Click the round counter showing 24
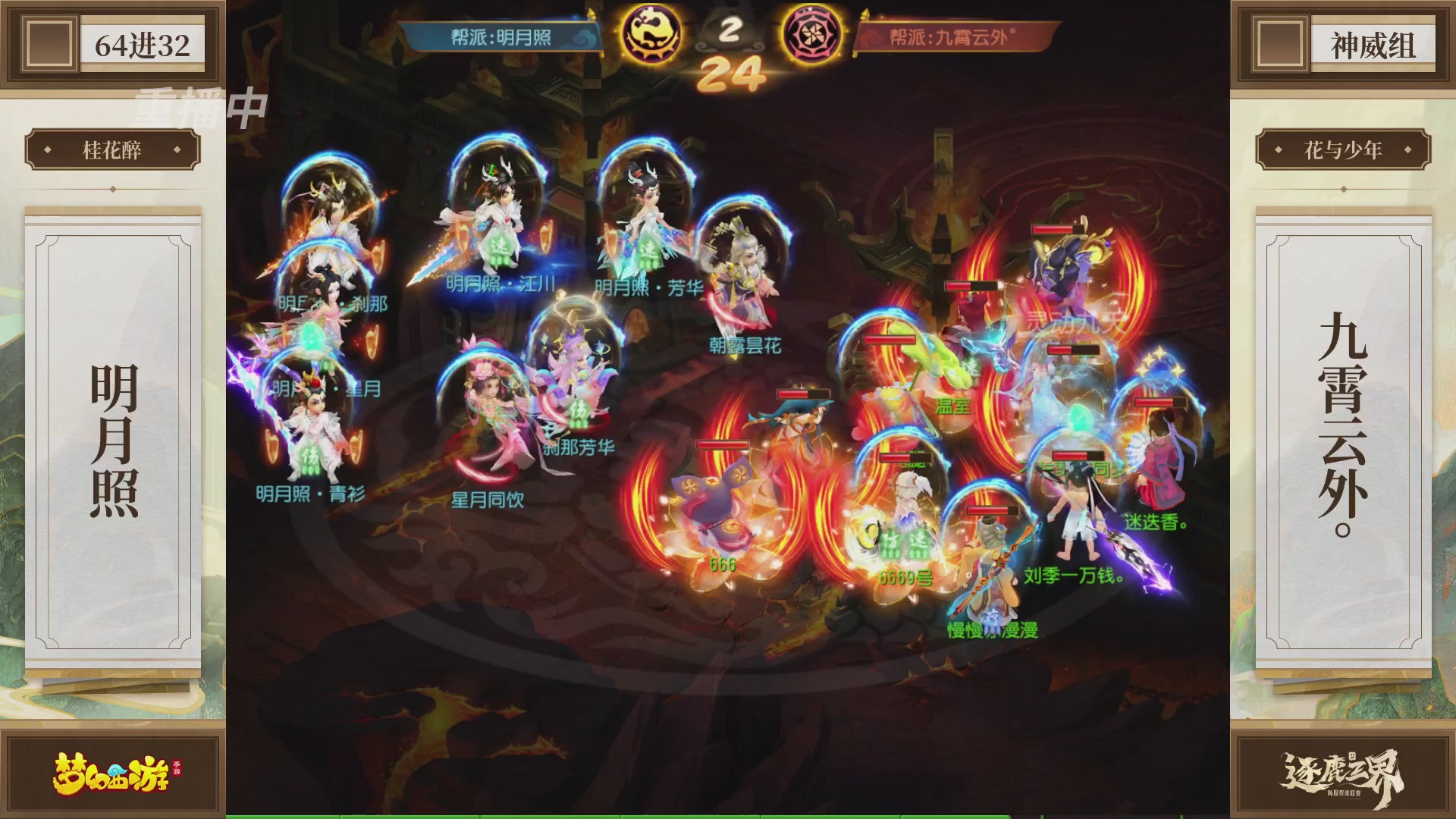The height and width of the screenshot is (819, 1456). point(734,72)
